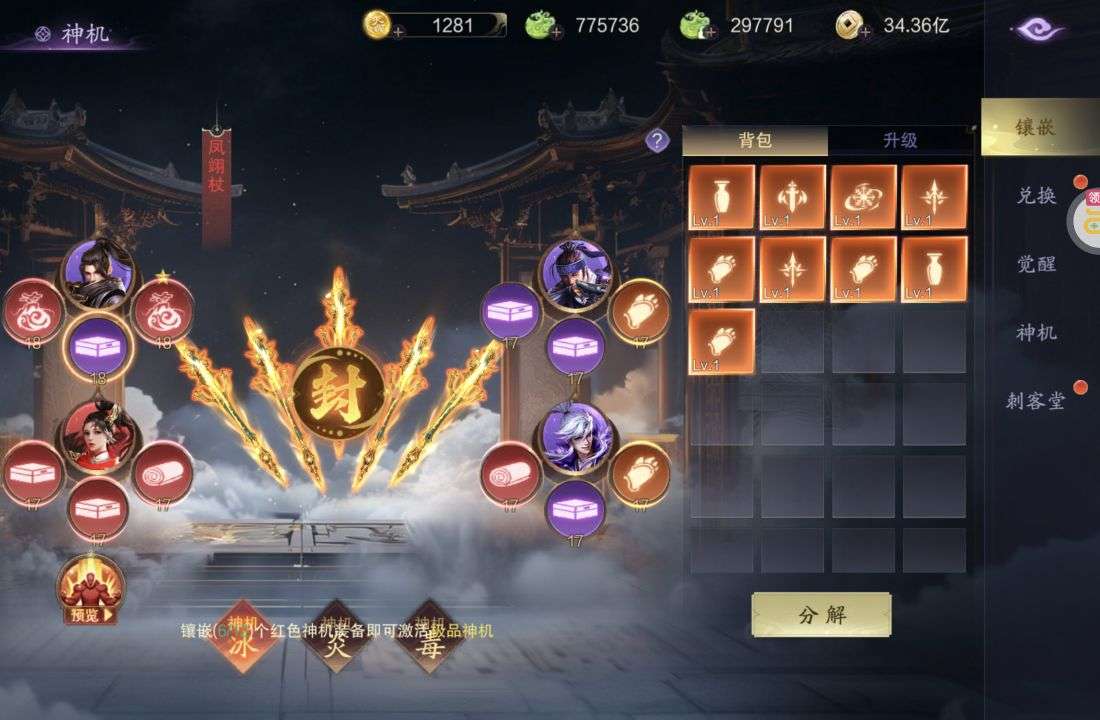Choose the 冰 ice 神机 diamond

pos(242,637)
